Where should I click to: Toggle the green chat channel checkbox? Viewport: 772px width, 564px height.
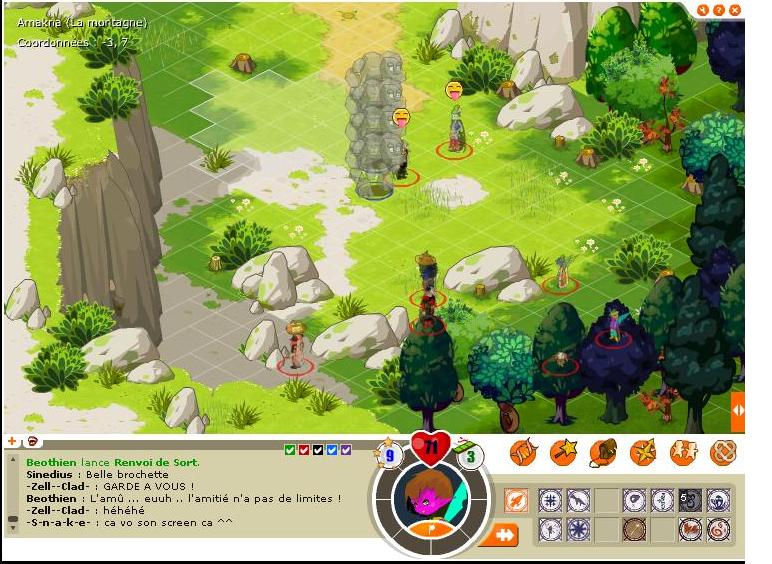pyautogui.click(x=290, y=450)
